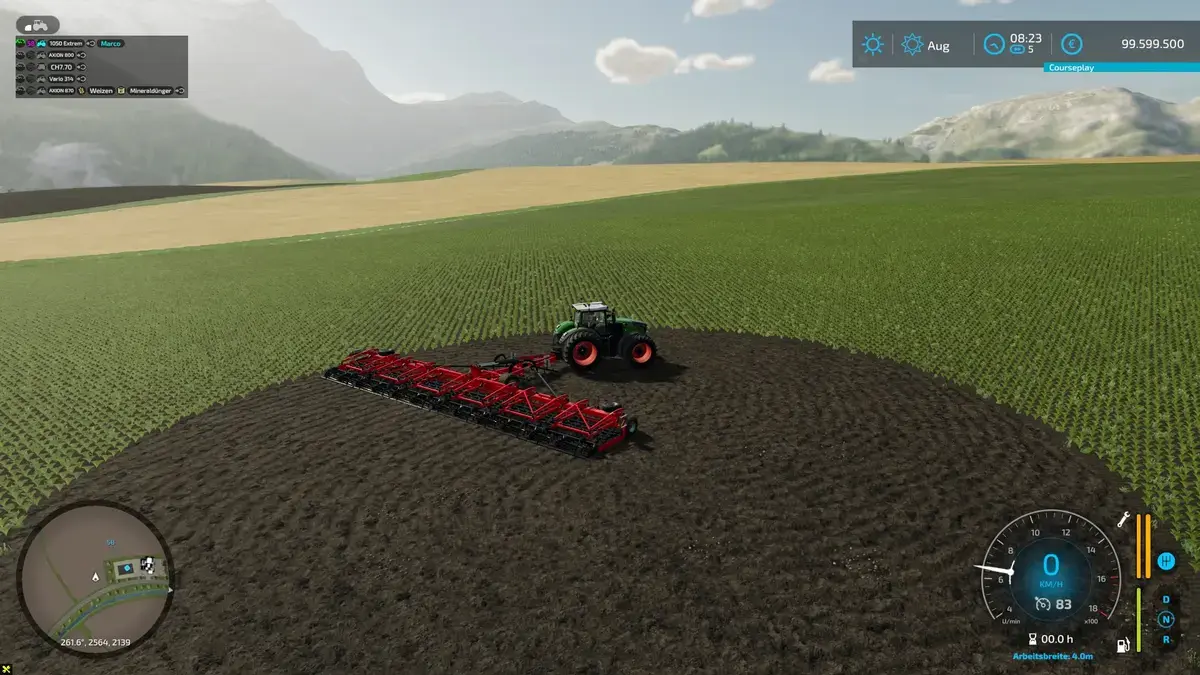The height and width of the screenshot is (675, 1200).
Task: Select the Vario 314 vehicle entry
Action: point(61,78)
